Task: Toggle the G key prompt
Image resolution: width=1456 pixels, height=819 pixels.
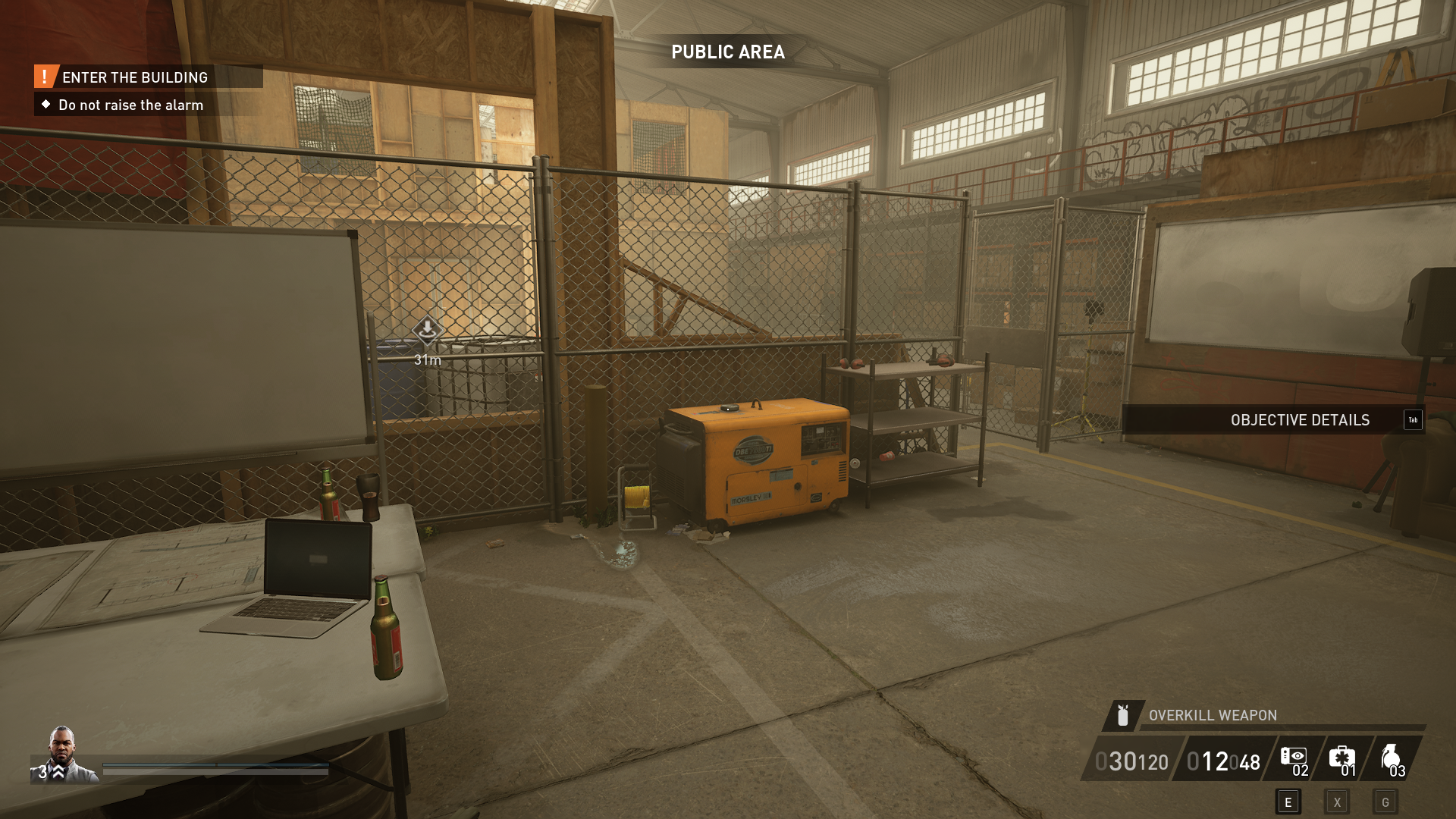Action: (1385, 800)
